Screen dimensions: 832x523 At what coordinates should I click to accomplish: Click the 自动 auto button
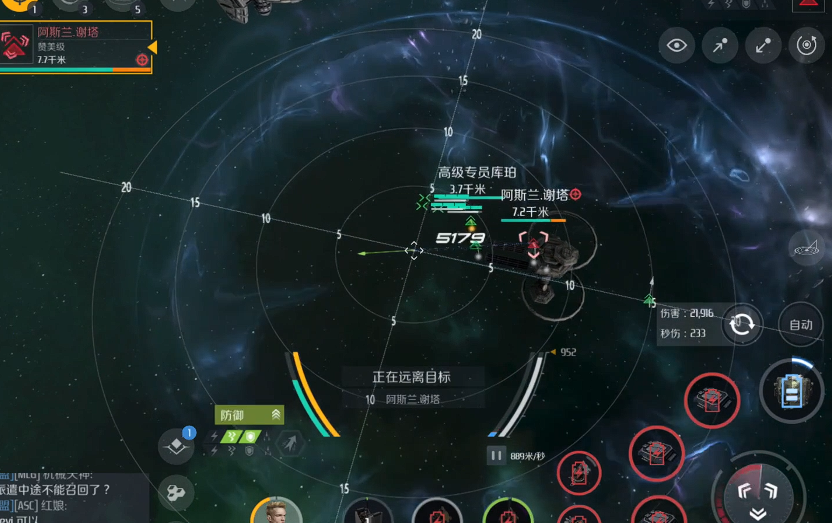click(801, 324)
